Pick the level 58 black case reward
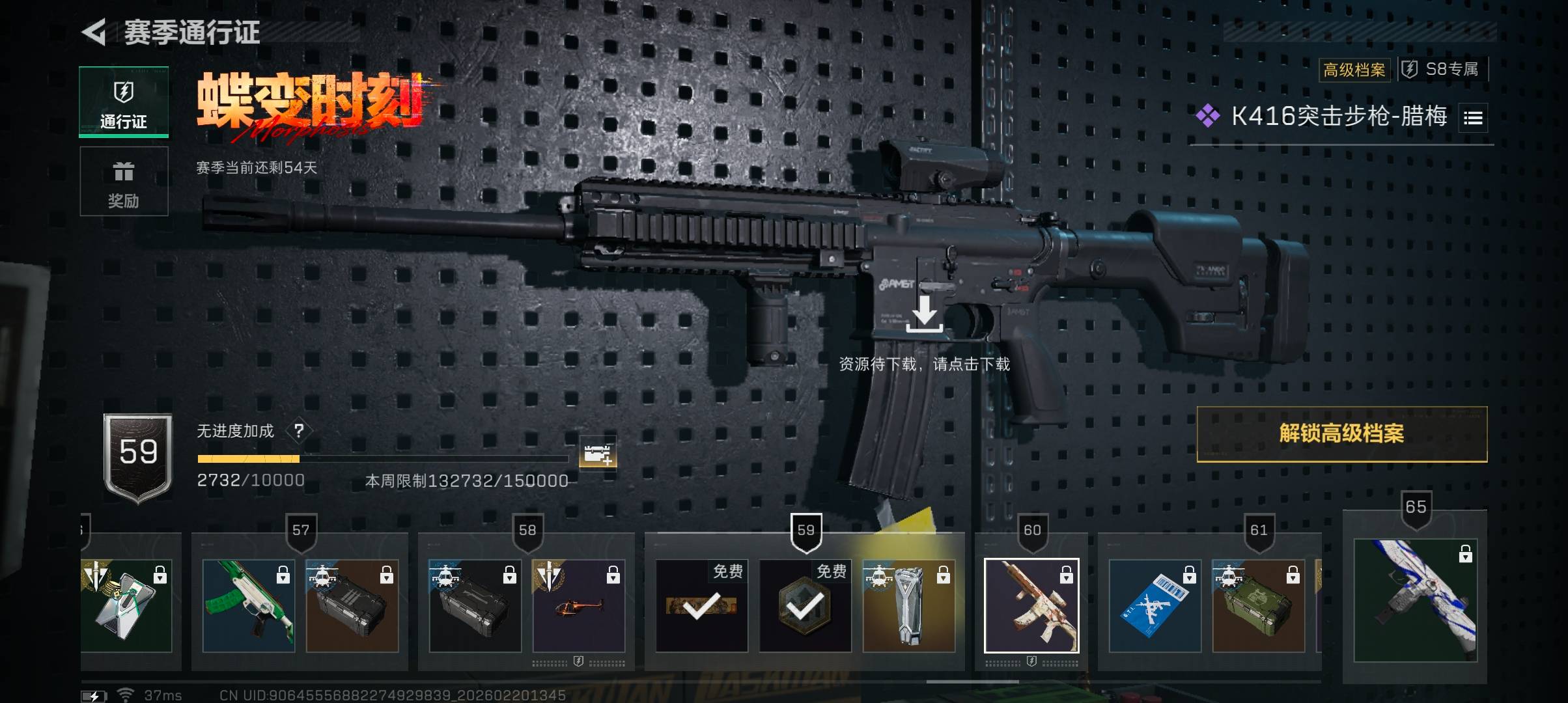 (475, 605)
